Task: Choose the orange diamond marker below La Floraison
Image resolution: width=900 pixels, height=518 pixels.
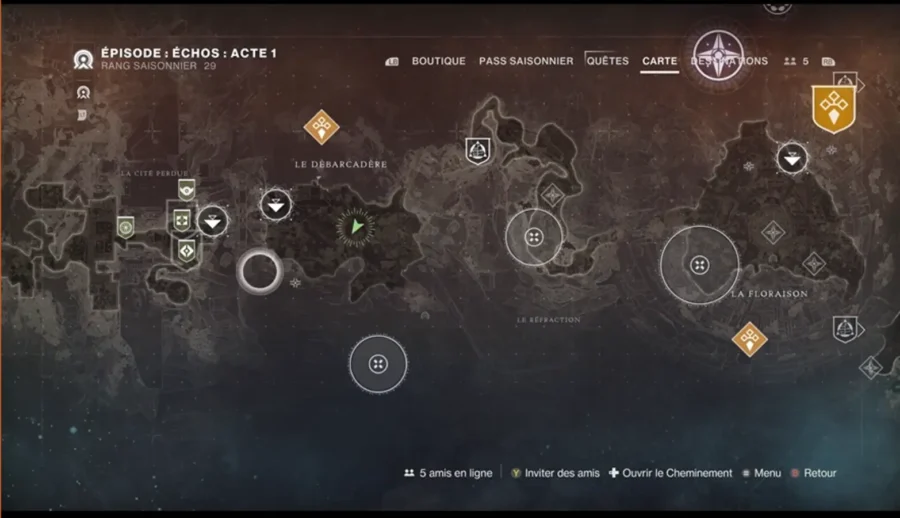Action: click(749, 338)
